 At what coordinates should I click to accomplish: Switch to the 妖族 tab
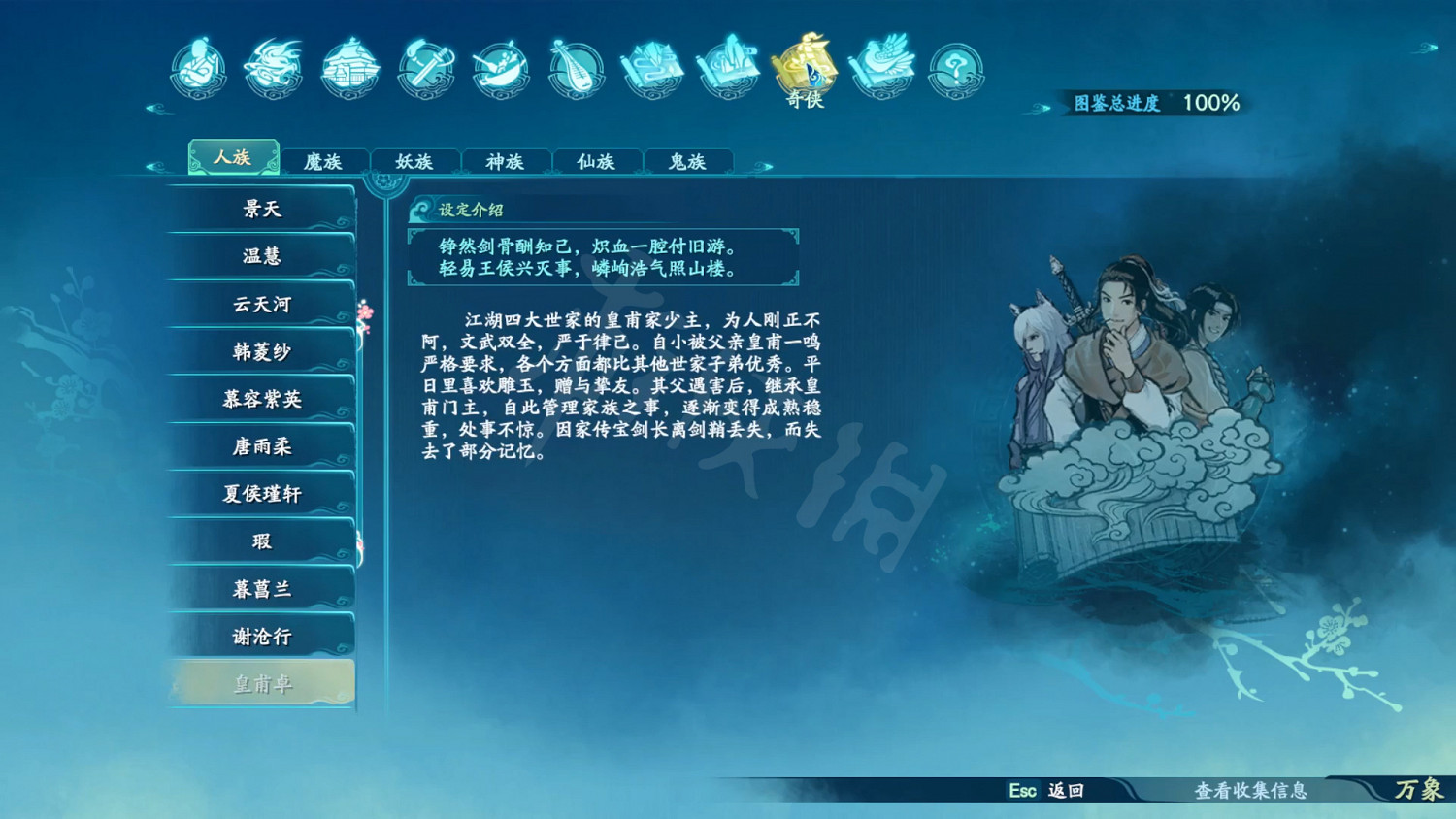(x=416, y=161)
